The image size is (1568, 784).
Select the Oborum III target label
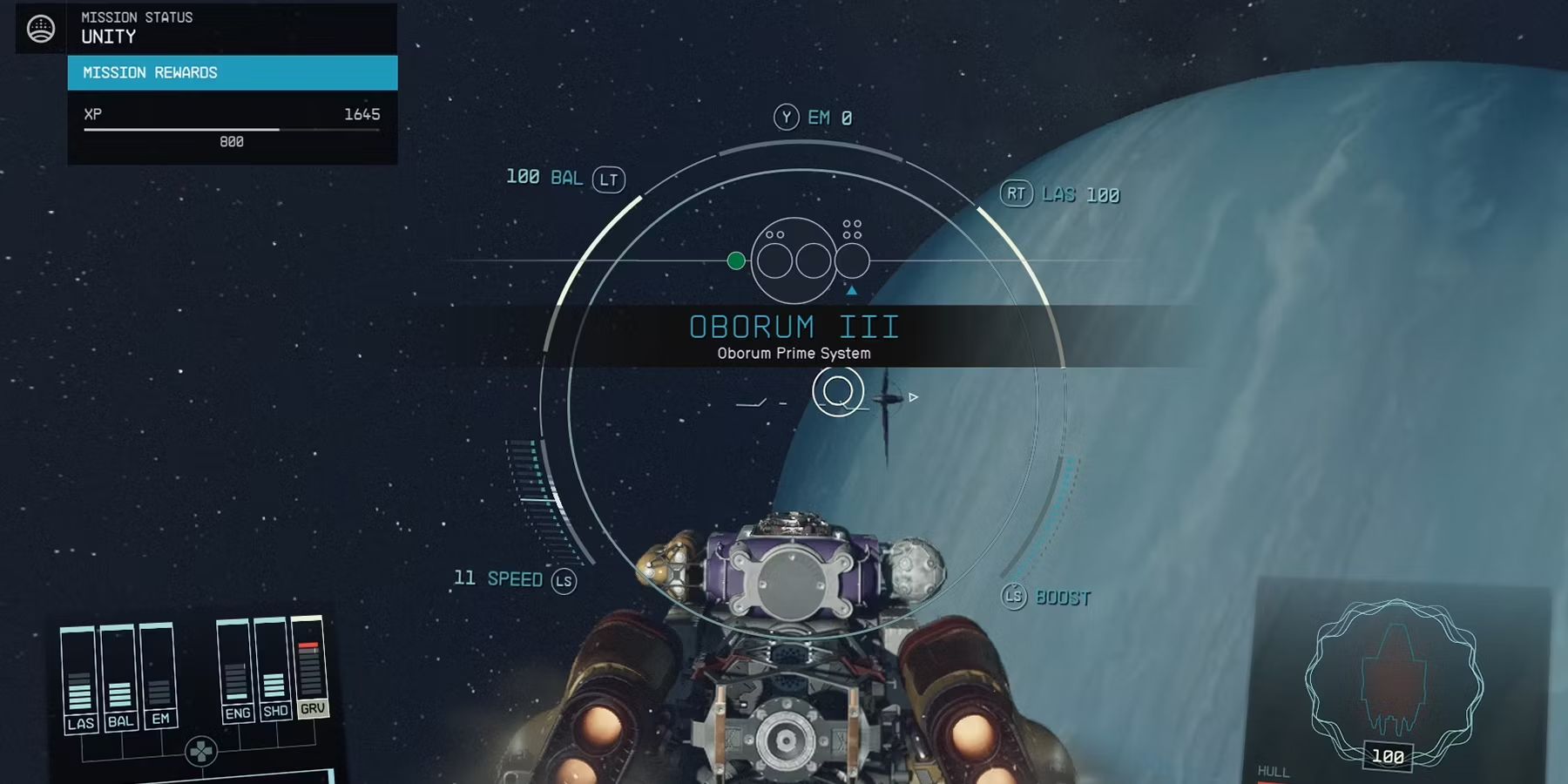794,335
